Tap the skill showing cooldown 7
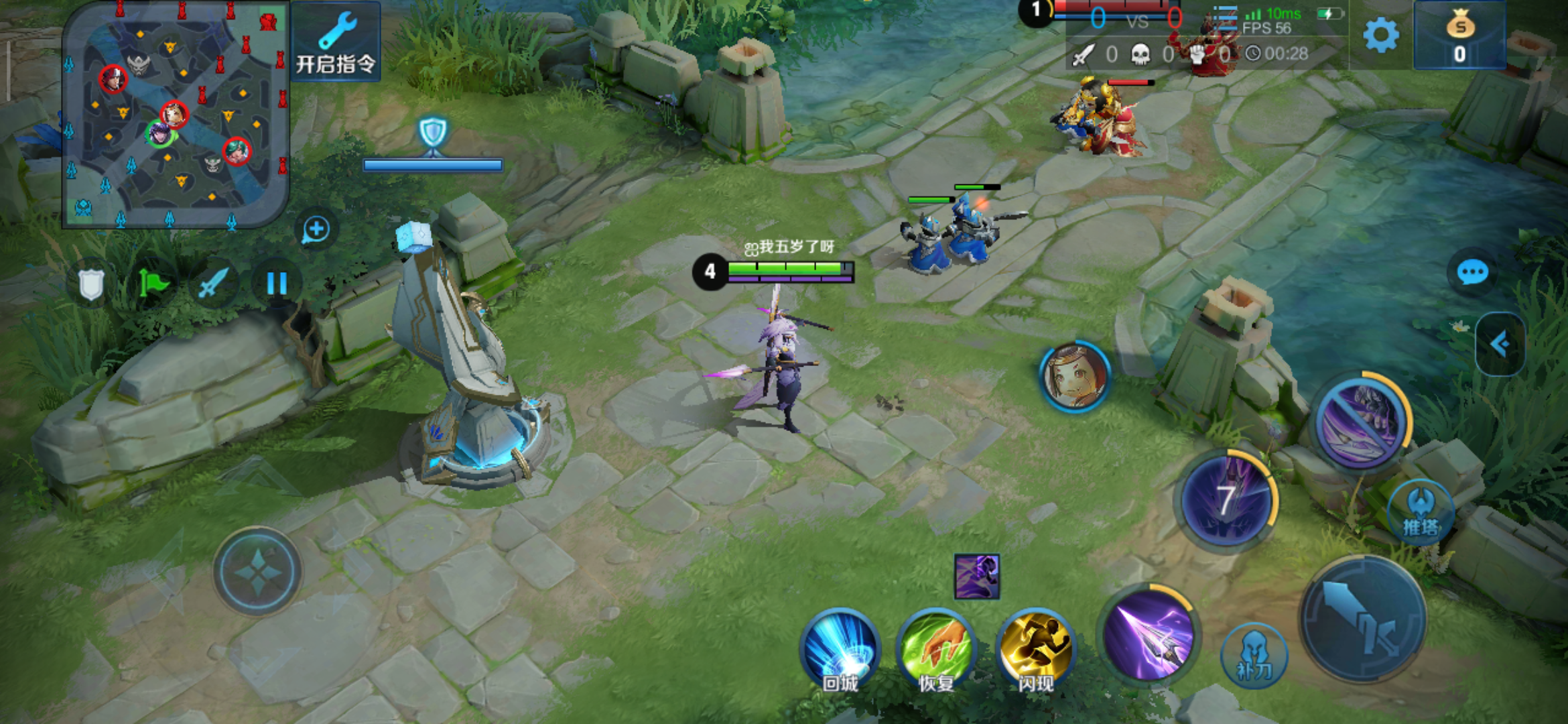1568x724 pixels. [1226, 500]
